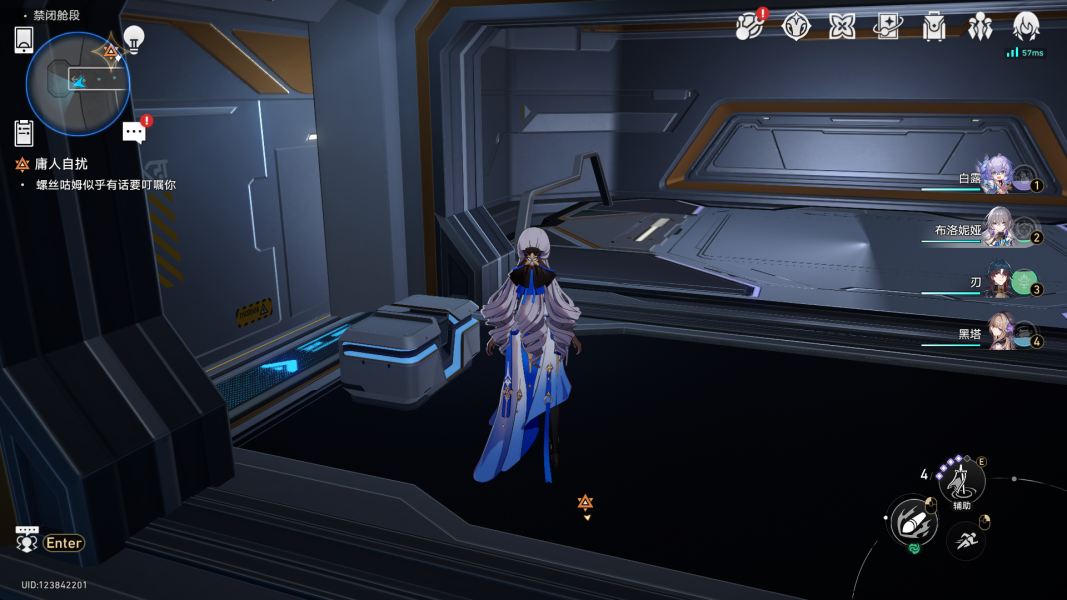
Task: Toggle the sprint running icon
Action: (965, 541)
